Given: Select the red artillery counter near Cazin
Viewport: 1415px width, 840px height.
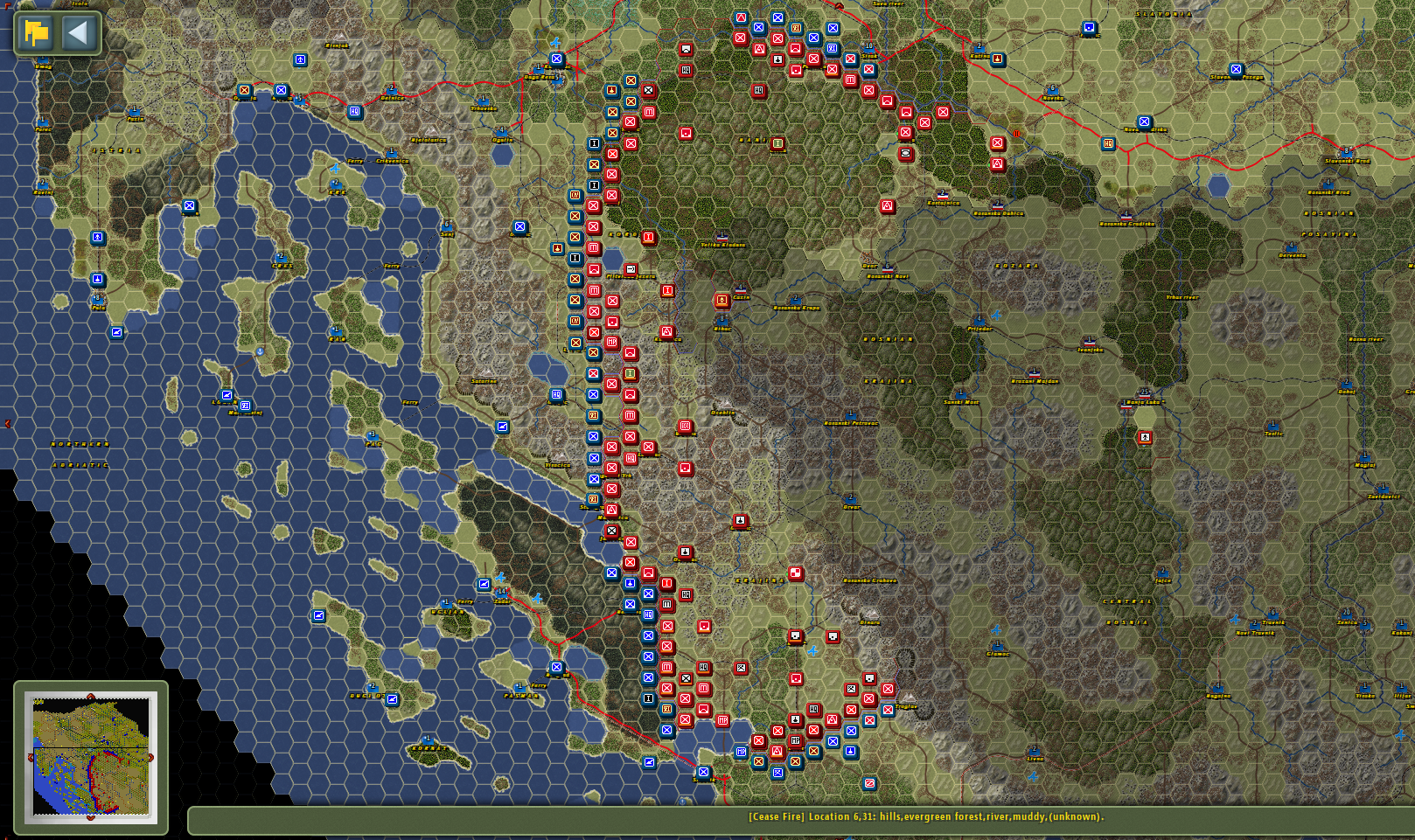Looking at the screenshot, I should click(721, 302).
